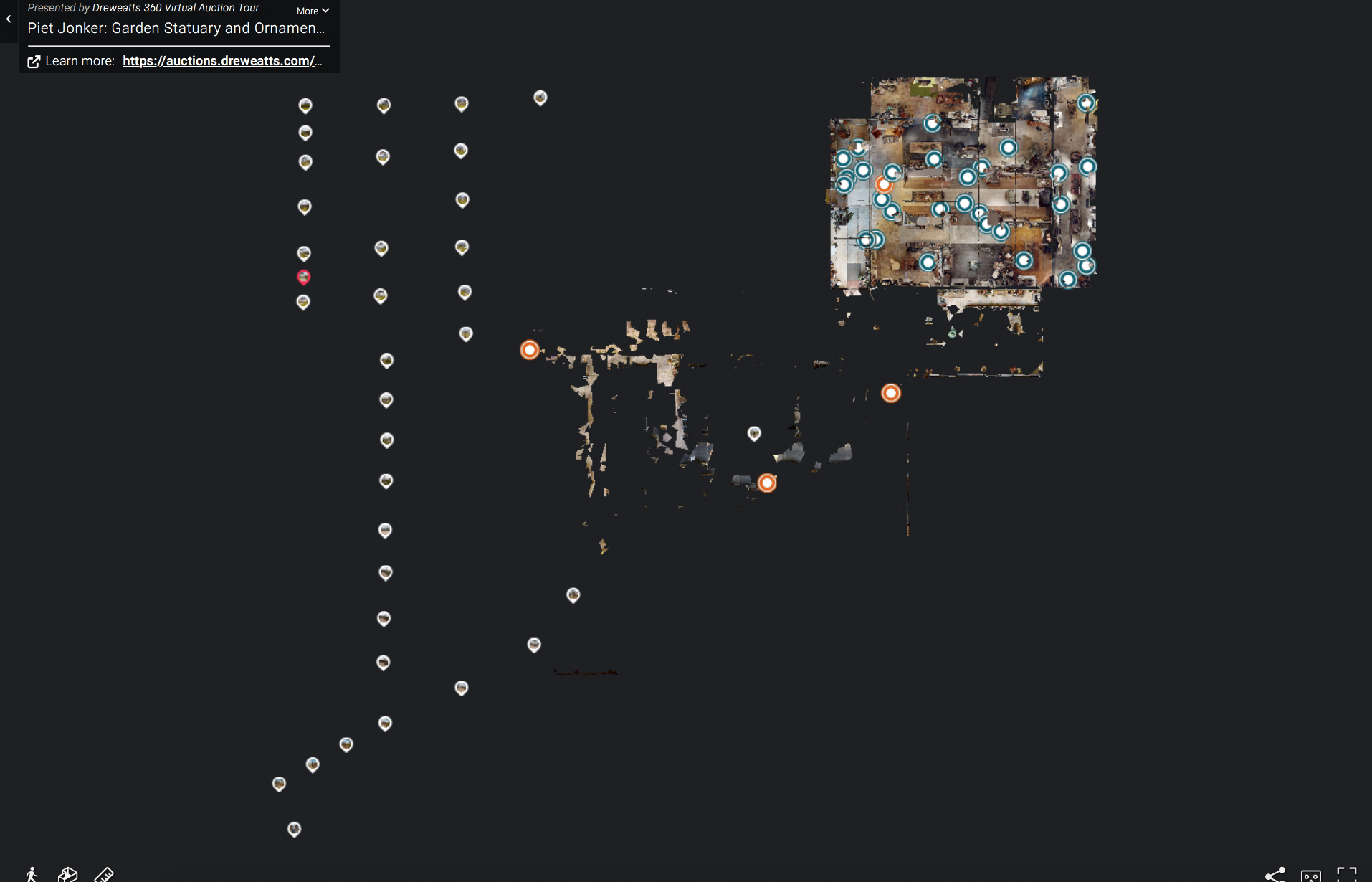Select the walk-through mode icon
The width and height of the screenshot is (1372, 882).
coord(31,873)
